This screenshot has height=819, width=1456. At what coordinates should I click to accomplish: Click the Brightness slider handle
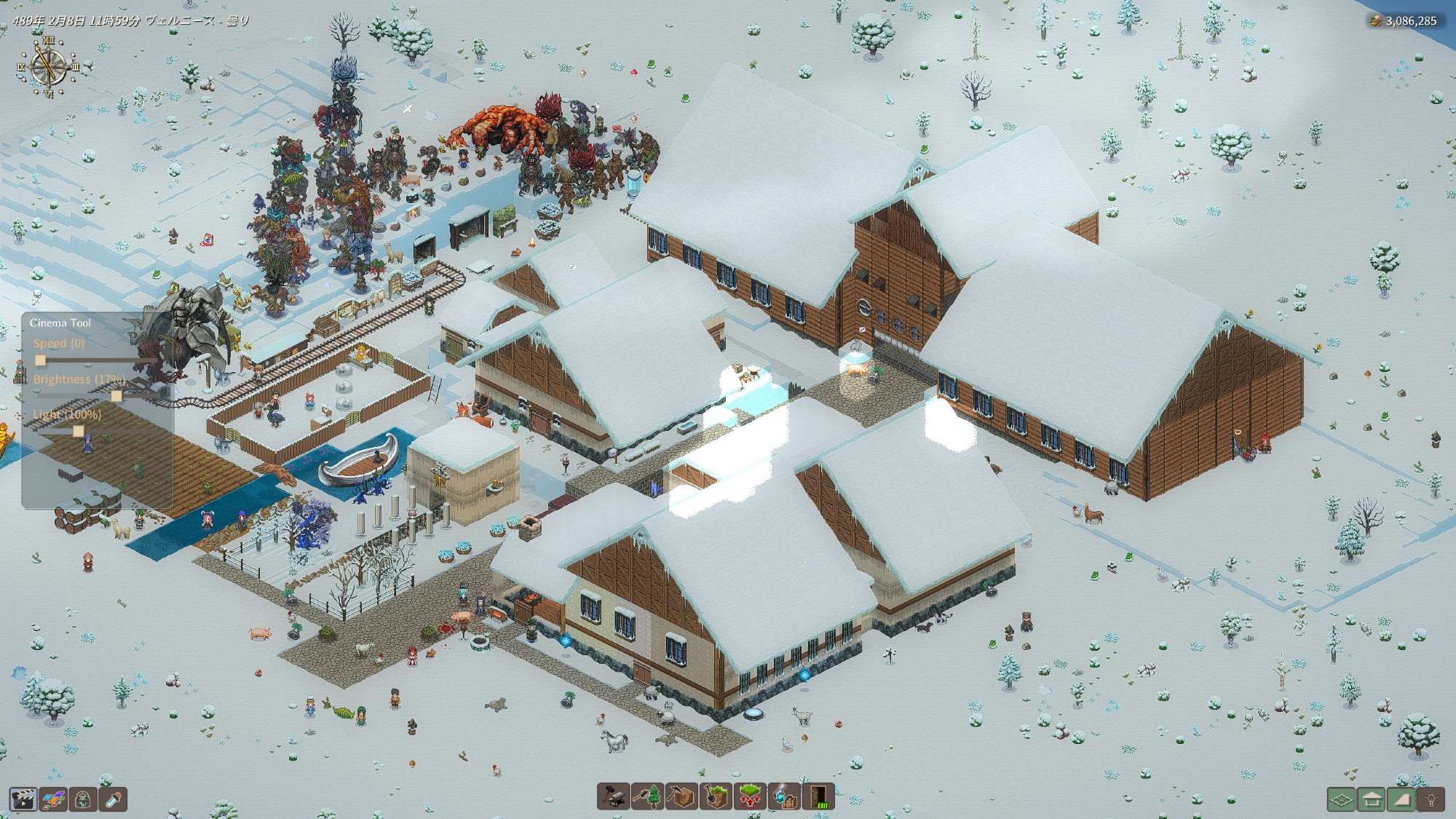tap(116, 396)
